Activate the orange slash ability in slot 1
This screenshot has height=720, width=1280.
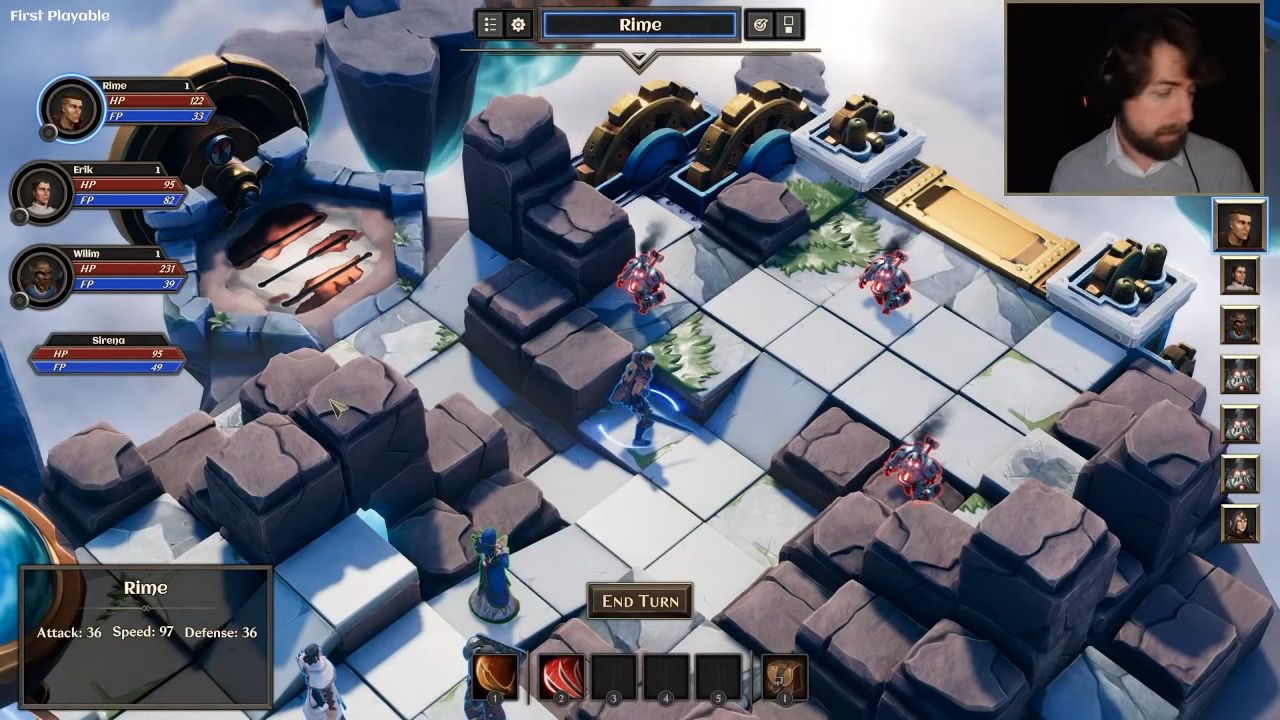494,676
